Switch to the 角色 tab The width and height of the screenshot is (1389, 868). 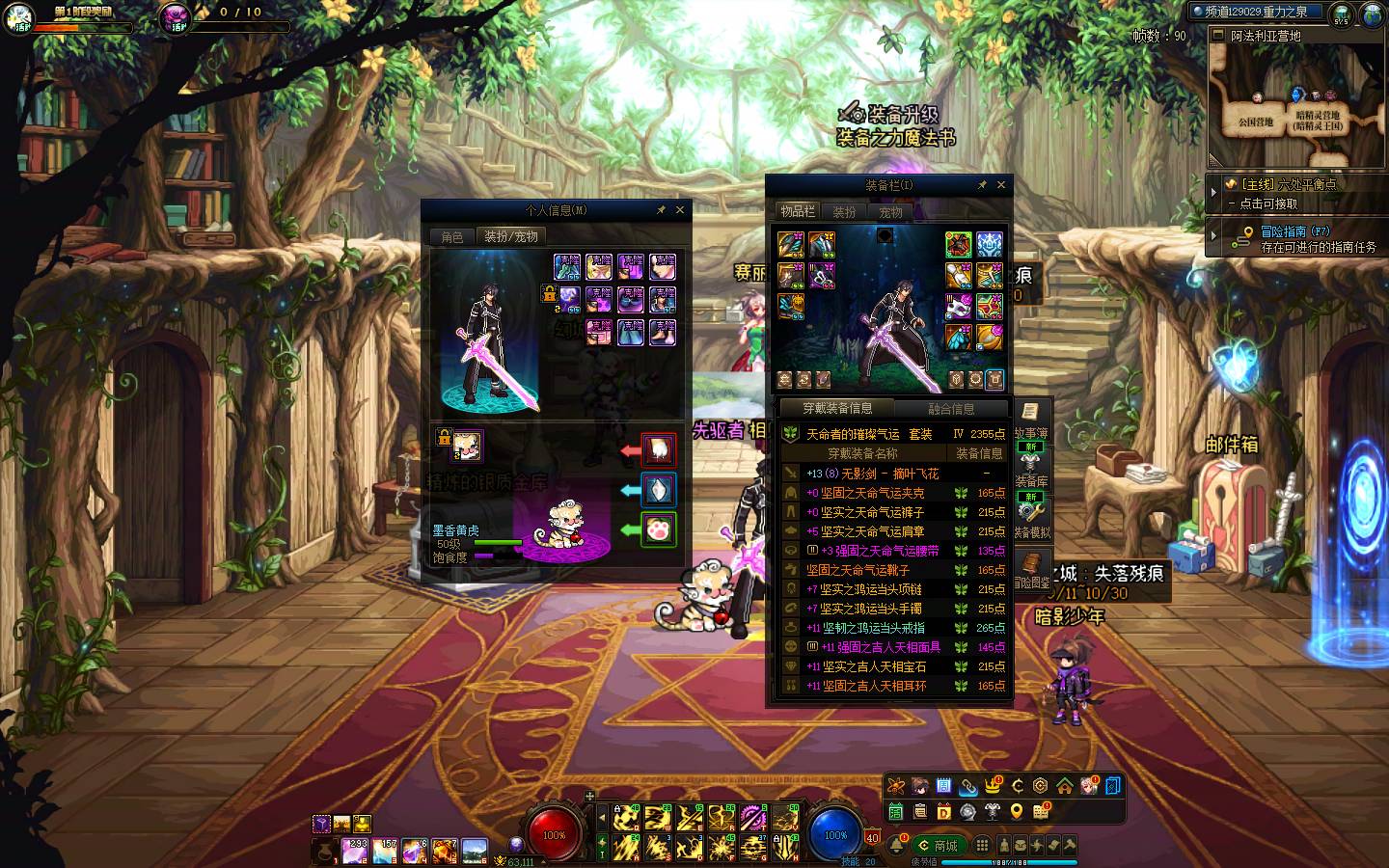pos(452,236)
